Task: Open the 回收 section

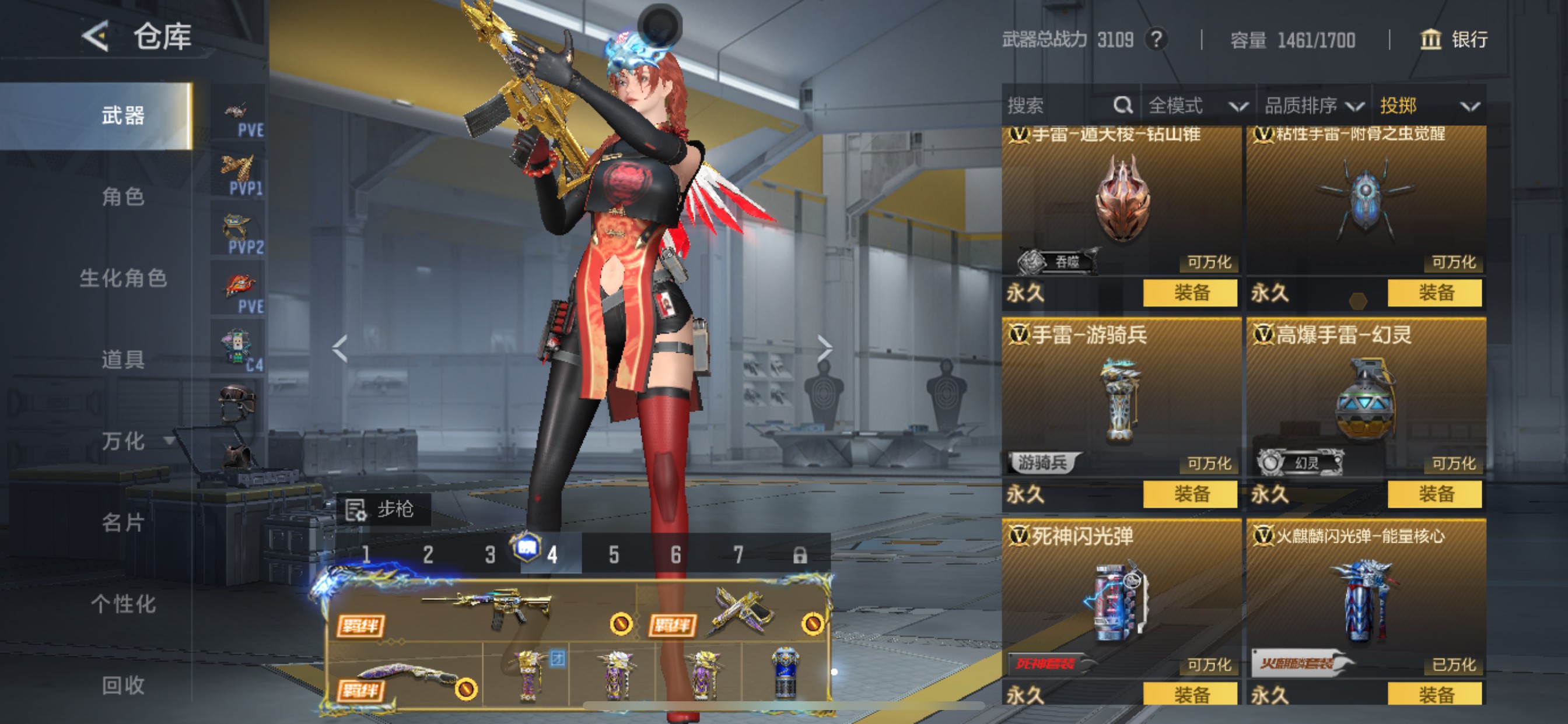Action: click(x=123, y=685)
